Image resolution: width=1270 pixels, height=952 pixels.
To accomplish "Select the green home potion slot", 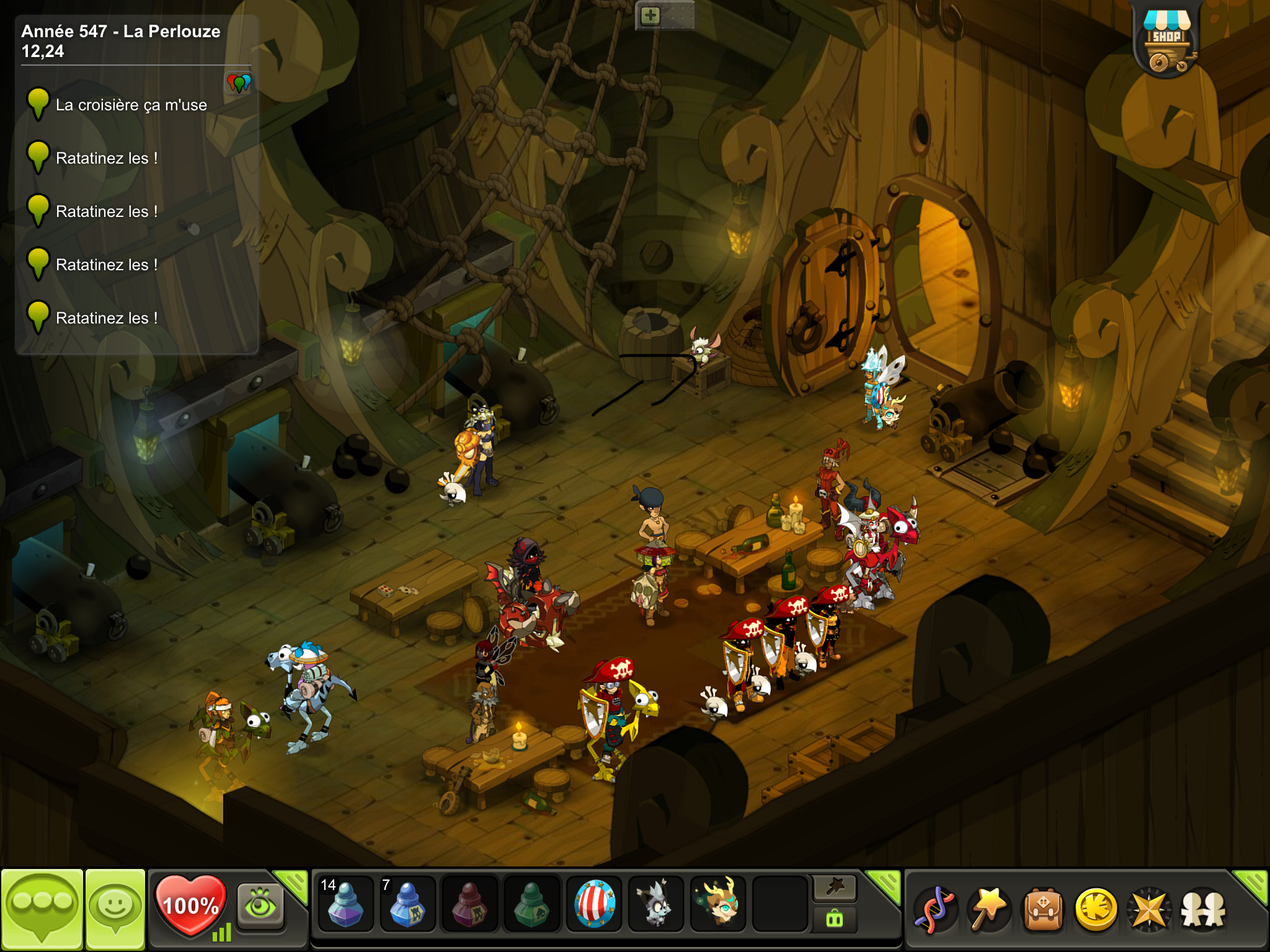I will [x=531, y=904].
